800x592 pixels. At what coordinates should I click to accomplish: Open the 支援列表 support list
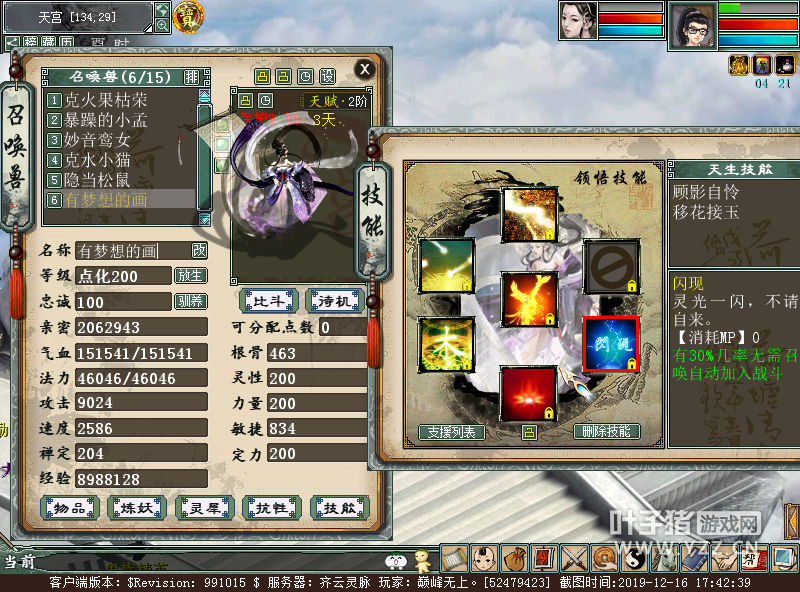[x=452, y=432]
